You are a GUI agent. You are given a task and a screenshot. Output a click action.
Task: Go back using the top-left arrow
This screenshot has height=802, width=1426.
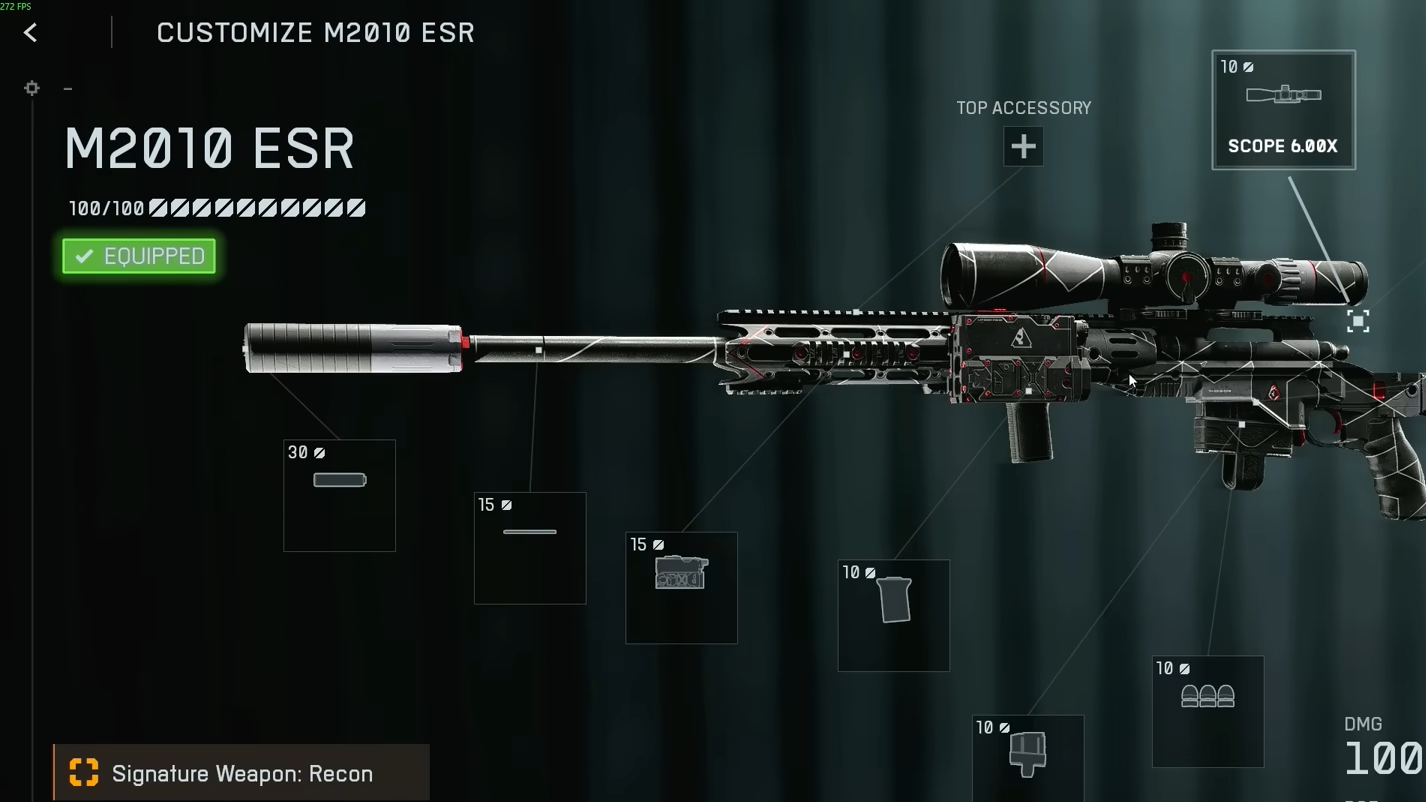30,33
